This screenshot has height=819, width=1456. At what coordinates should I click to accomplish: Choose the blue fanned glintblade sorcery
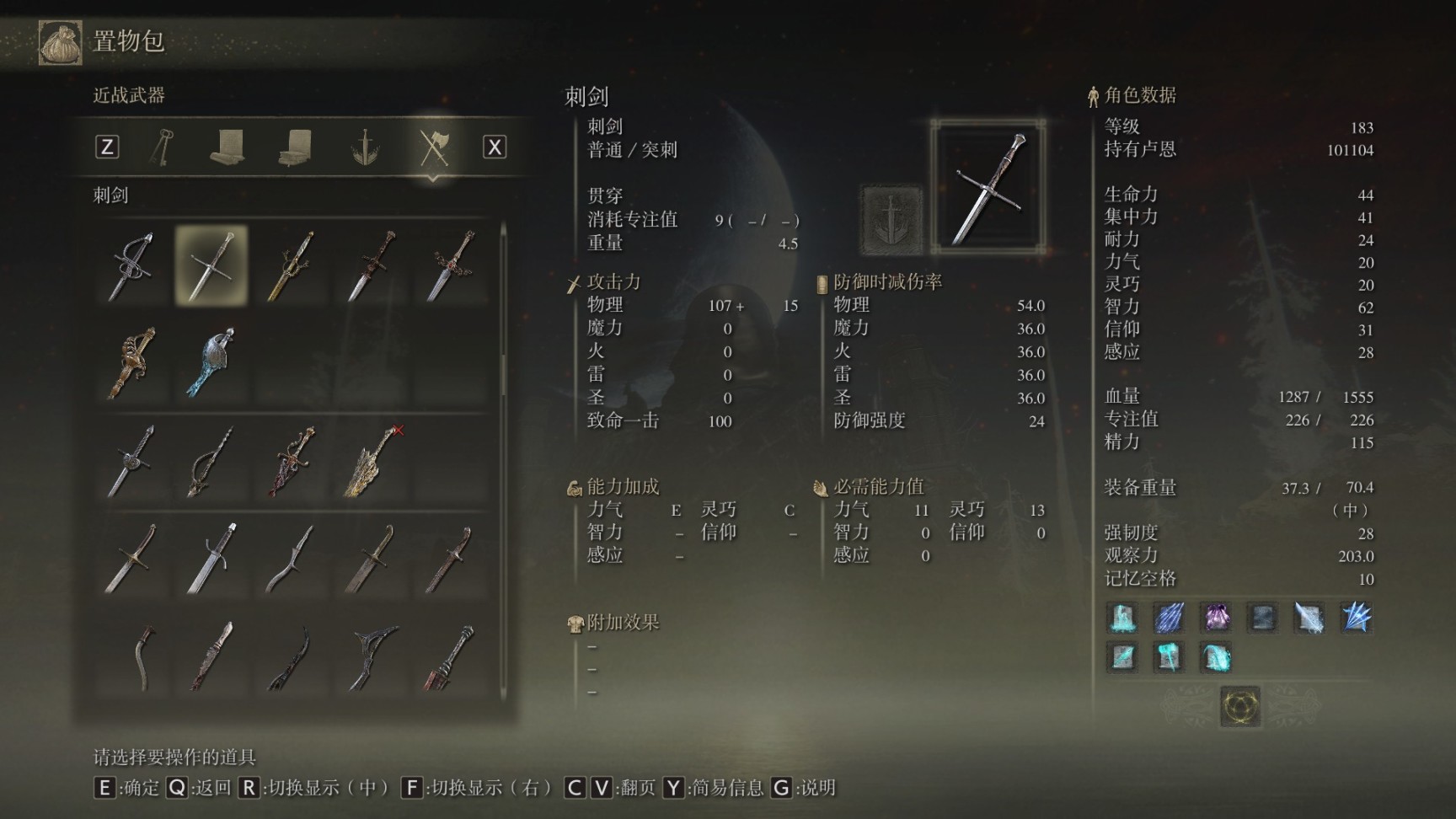click(x=1356, y=618)
